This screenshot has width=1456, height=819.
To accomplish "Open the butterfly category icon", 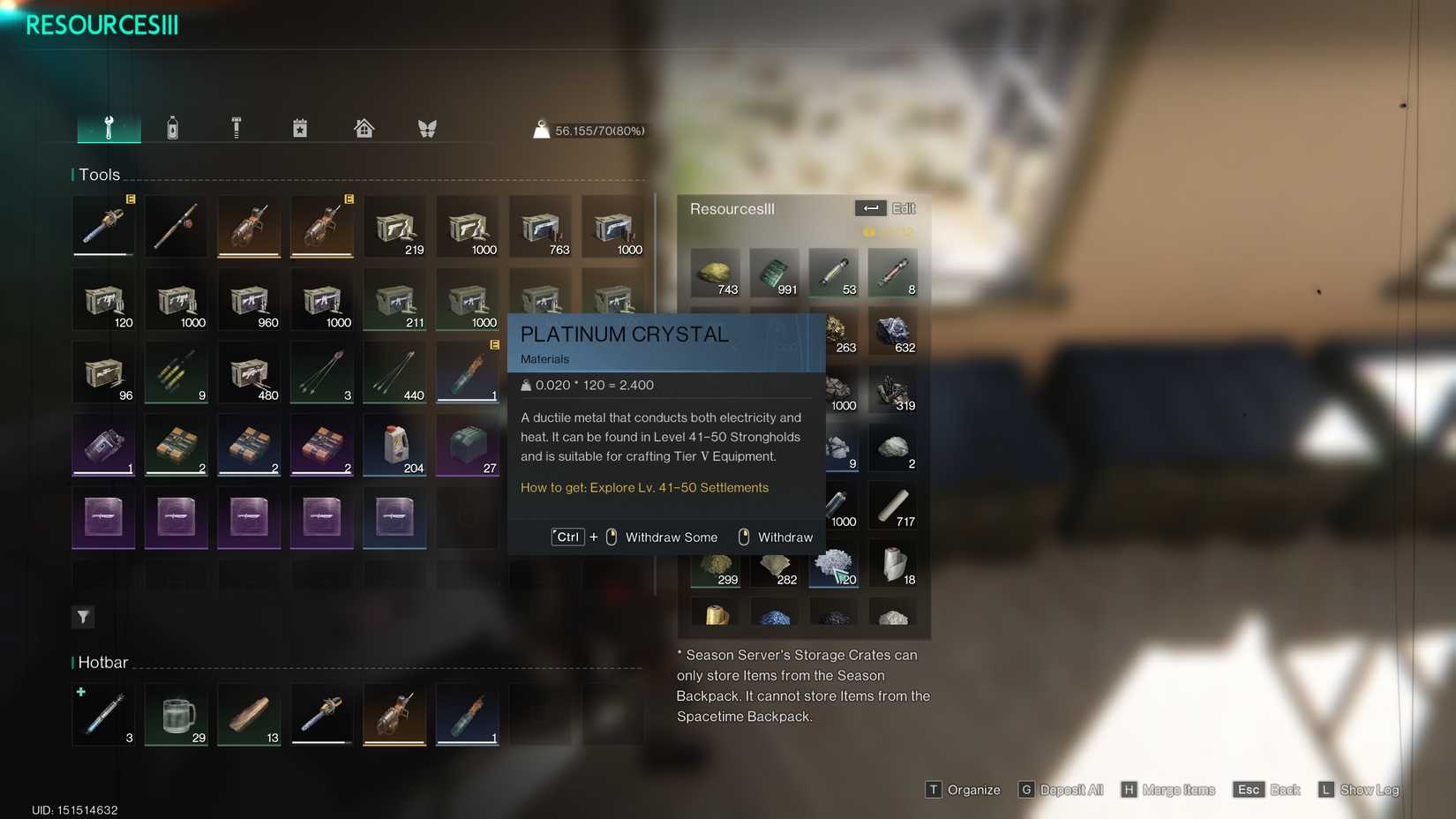I will point(426,127).
